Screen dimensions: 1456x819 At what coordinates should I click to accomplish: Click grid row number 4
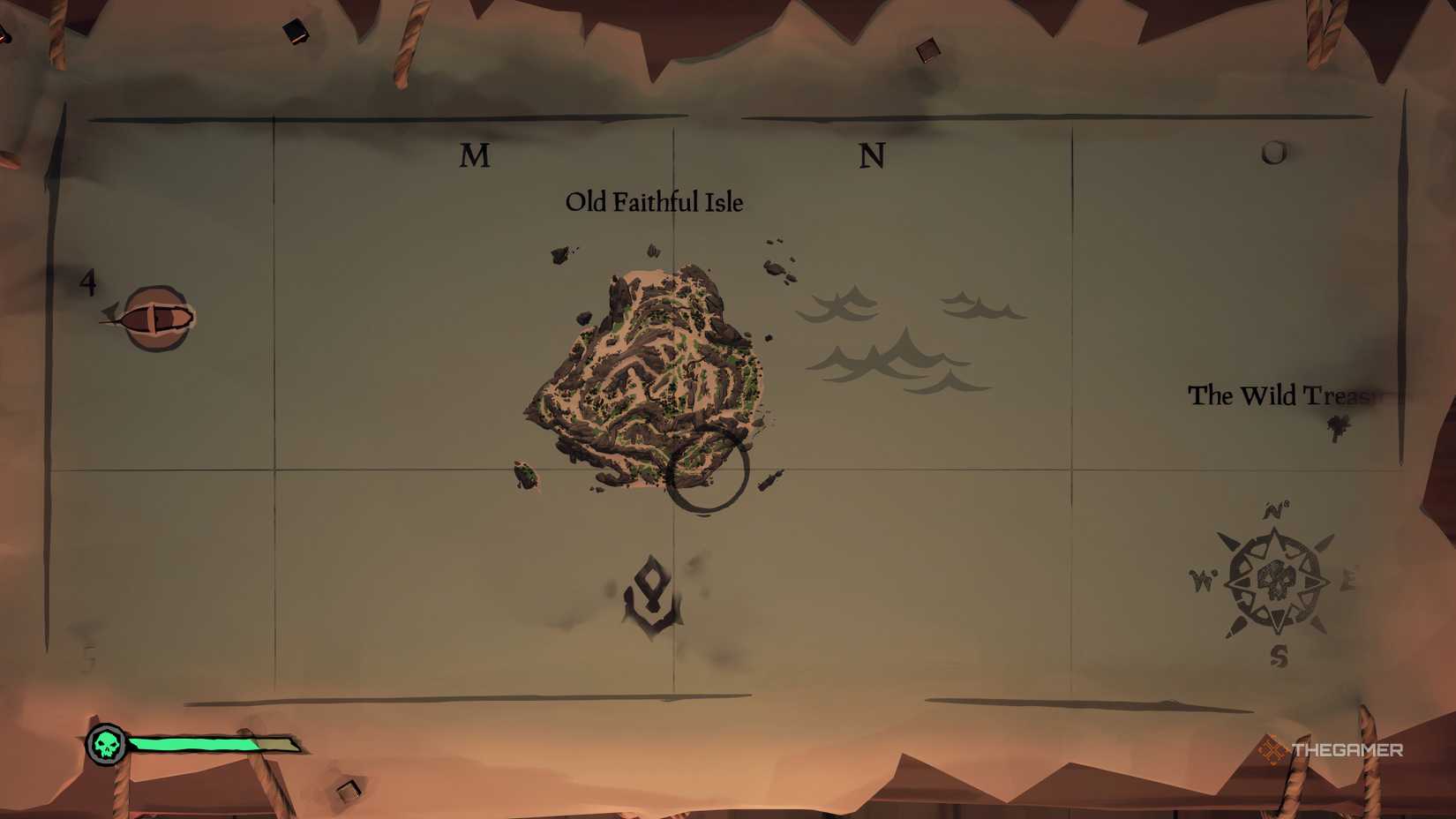click(88, 281)
